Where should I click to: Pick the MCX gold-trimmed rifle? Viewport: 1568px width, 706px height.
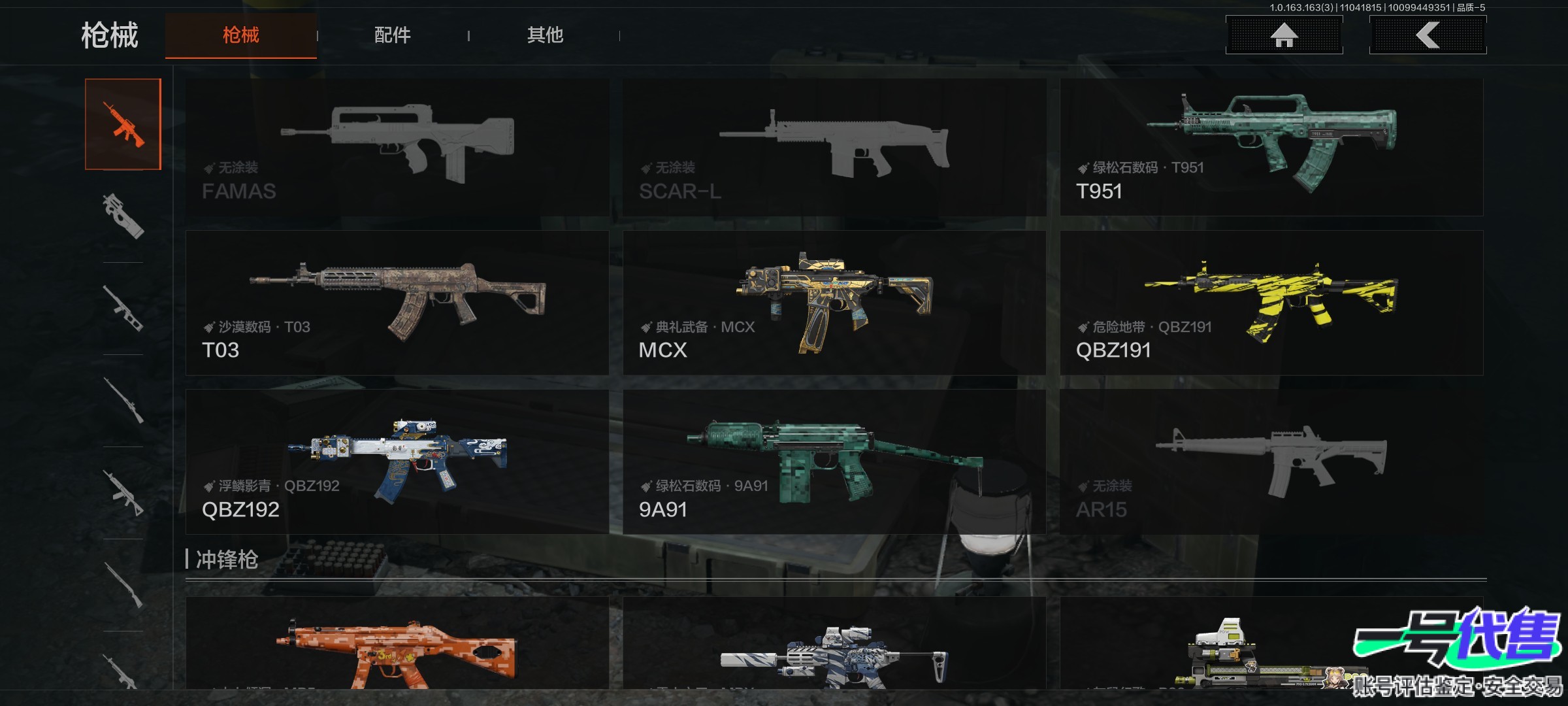point(834,303)
